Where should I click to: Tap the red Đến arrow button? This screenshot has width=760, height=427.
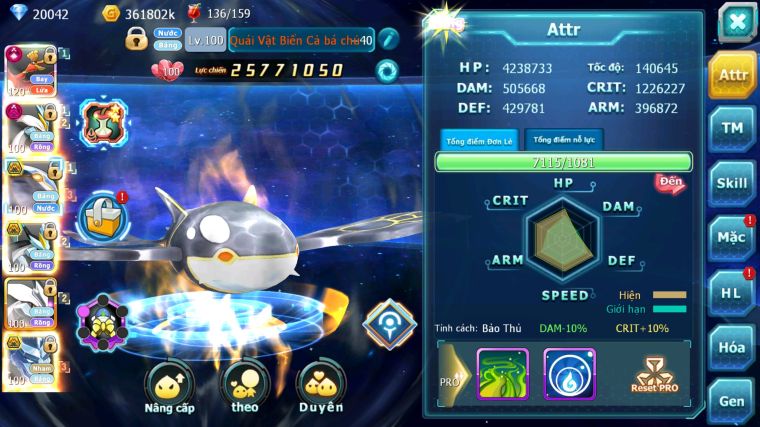point(669,182)
